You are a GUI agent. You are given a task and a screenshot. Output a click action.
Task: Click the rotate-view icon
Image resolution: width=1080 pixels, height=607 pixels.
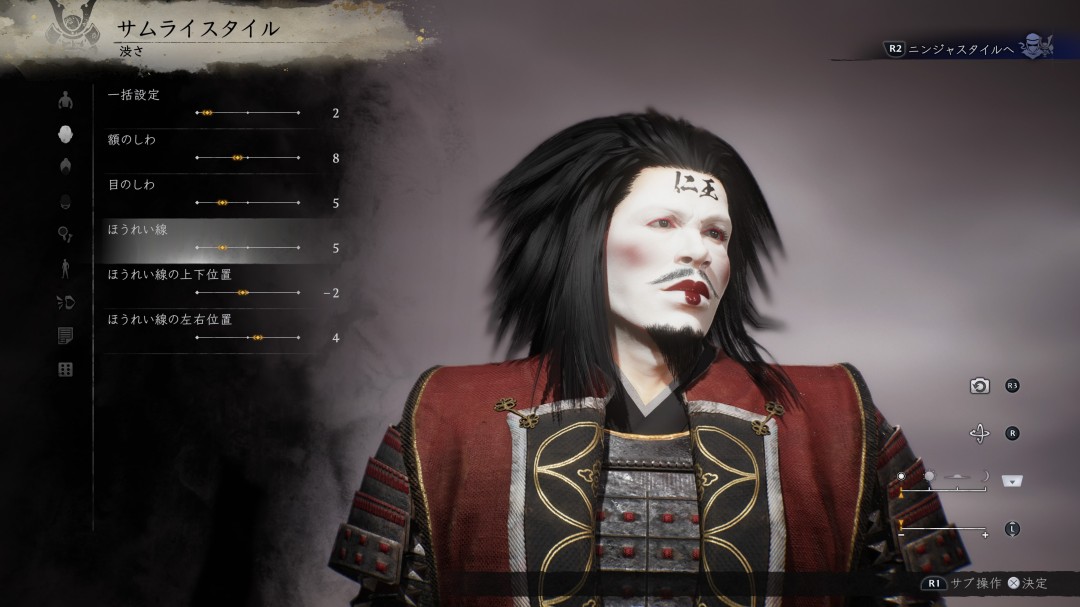[980, 433]
